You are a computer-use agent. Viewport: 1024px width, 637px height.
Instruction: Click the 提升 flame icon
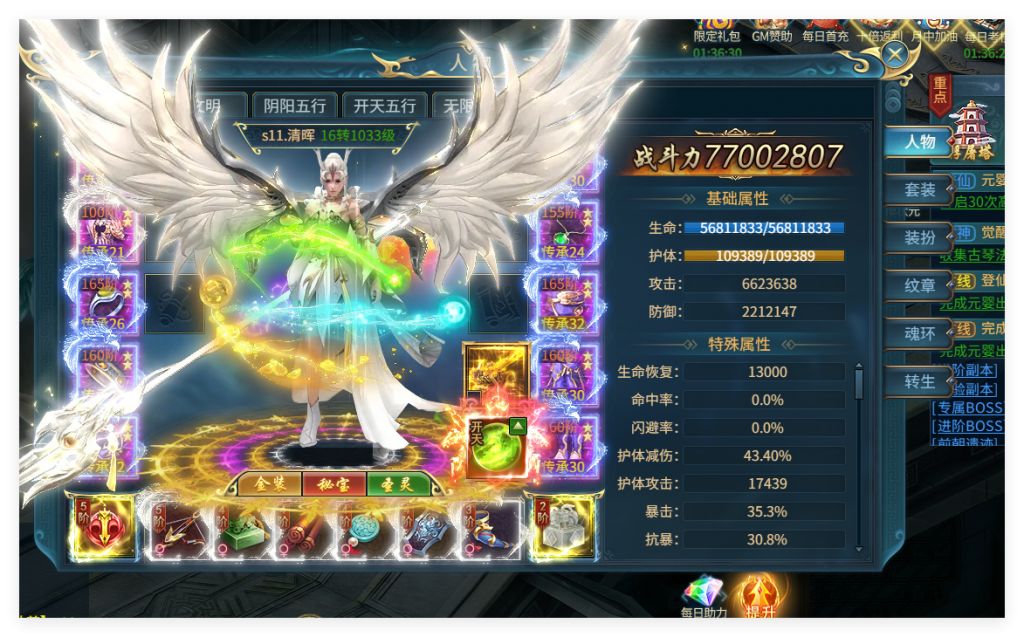(759, 596)
